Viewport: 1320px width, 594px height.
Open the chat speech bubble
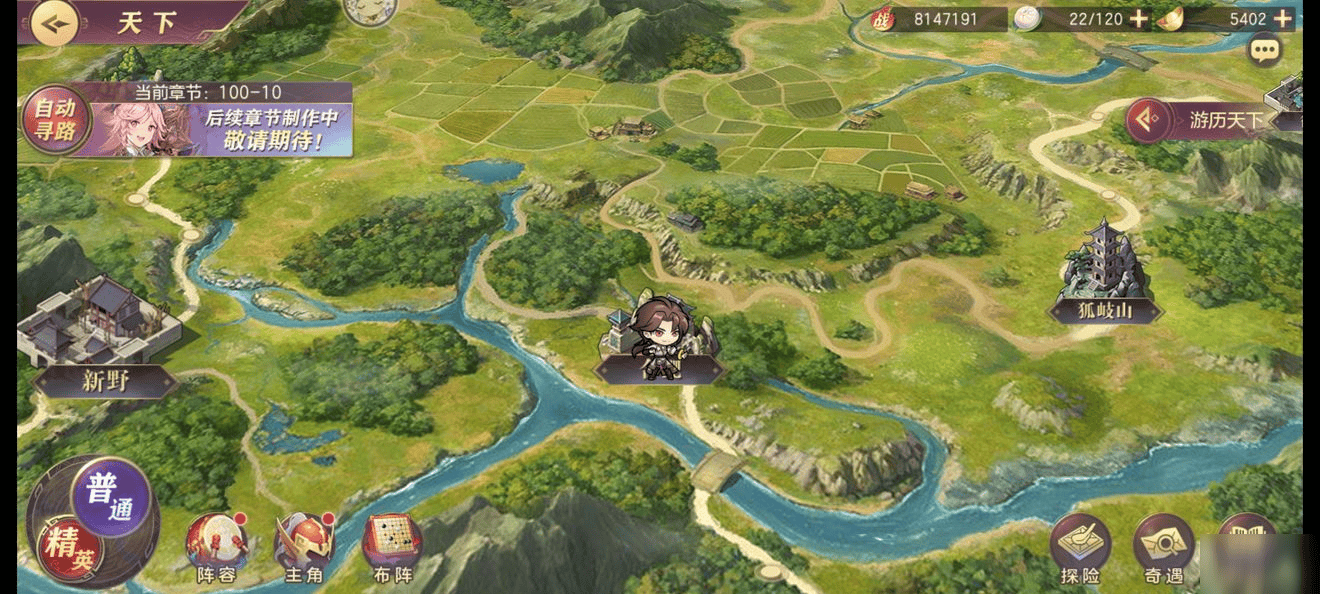(x=1265, y=49)
